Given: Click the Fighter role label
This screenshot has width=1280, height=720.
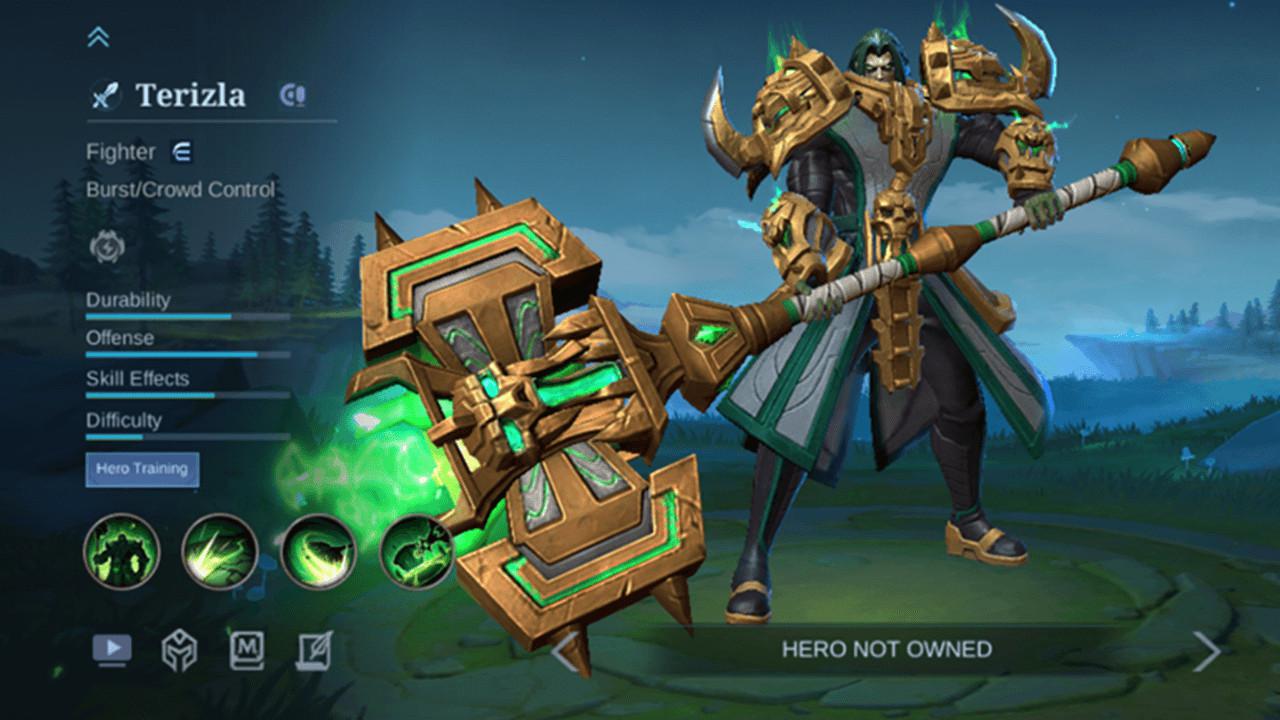Looking at the screenshot, I should [120, 152].
